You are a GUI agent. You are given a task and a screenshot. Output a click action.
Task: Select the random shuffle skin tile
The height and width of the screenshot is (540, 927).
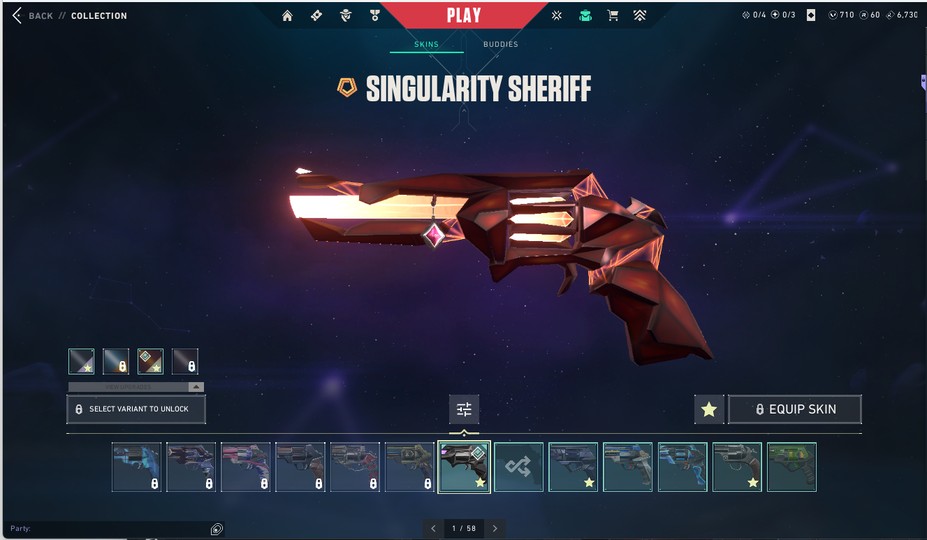(x=518, y=467)
